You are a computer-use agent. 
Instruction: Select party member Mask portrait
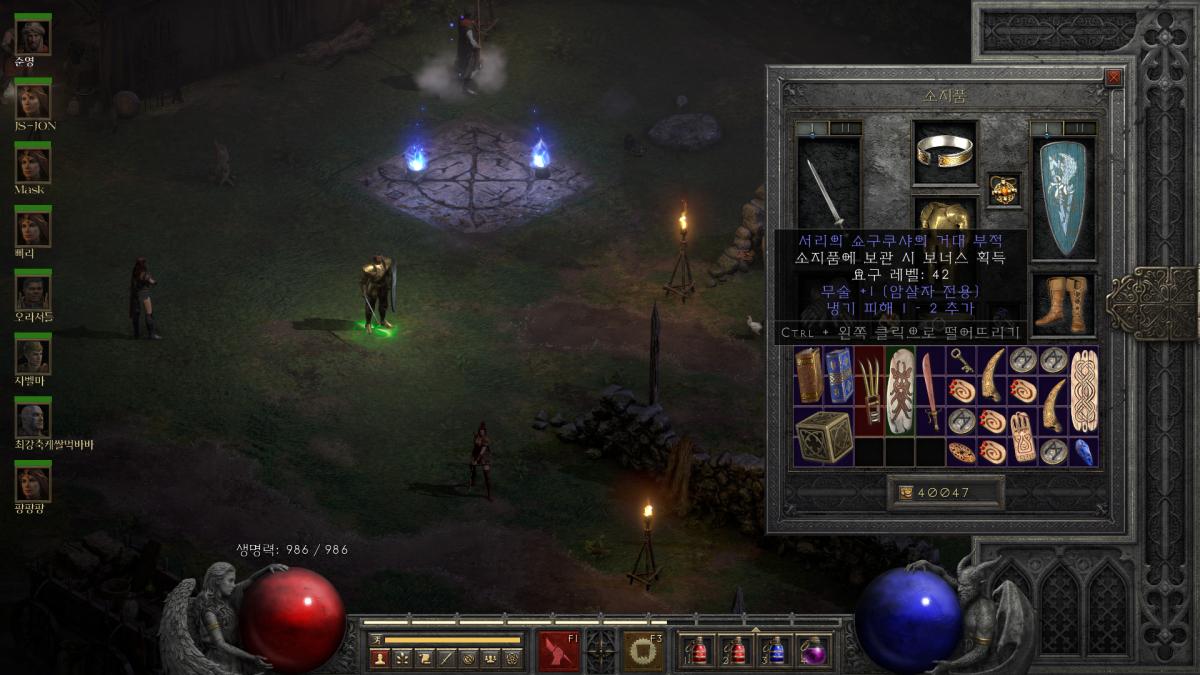33,162
